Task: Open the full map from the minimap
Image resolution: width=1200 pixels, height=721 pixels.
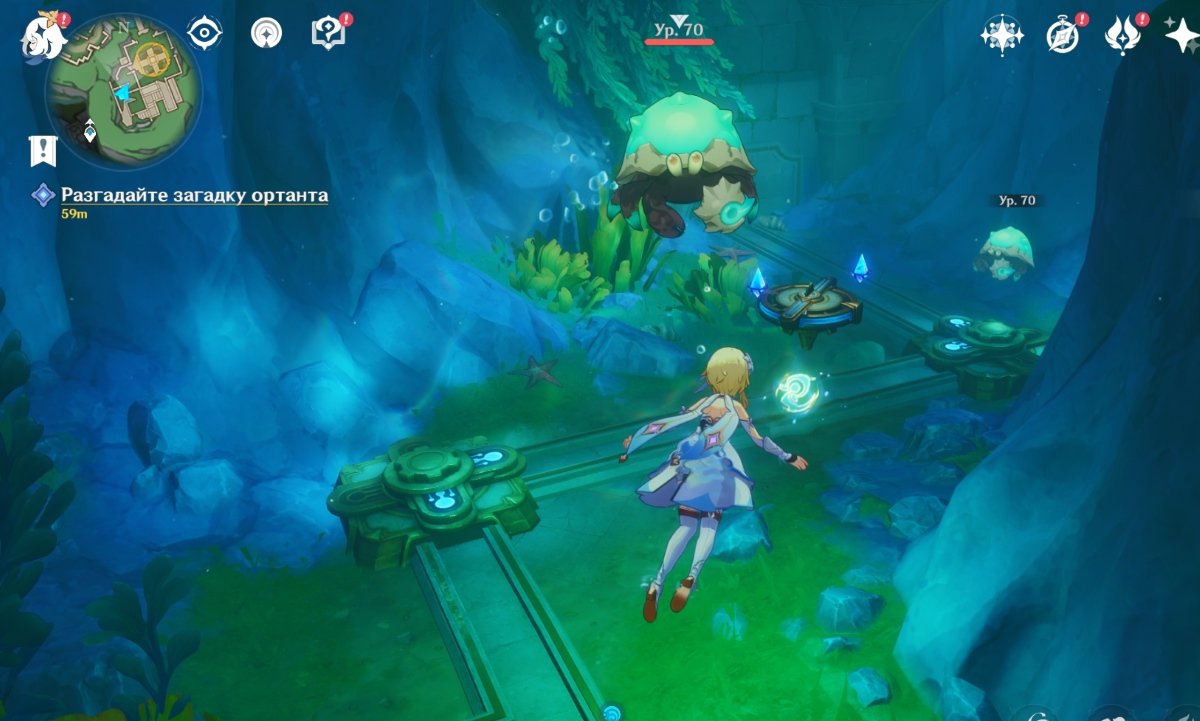Action: tap(124, 88)
